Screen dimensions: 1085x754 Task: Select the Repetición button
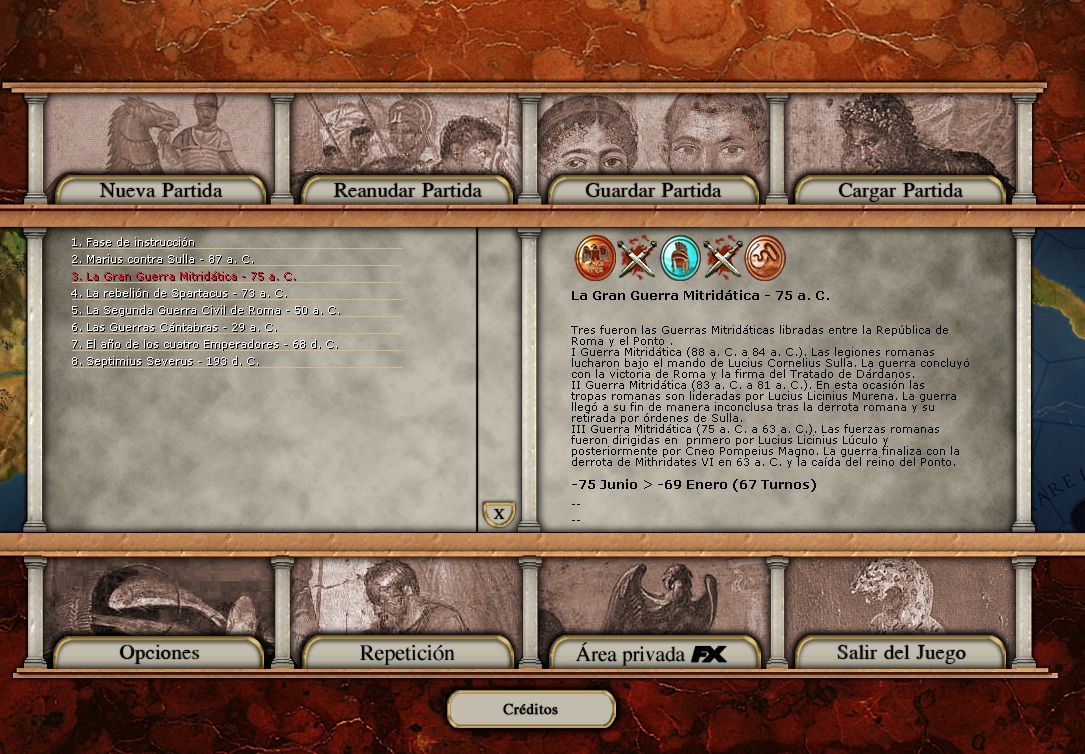(x=407, y=653)
